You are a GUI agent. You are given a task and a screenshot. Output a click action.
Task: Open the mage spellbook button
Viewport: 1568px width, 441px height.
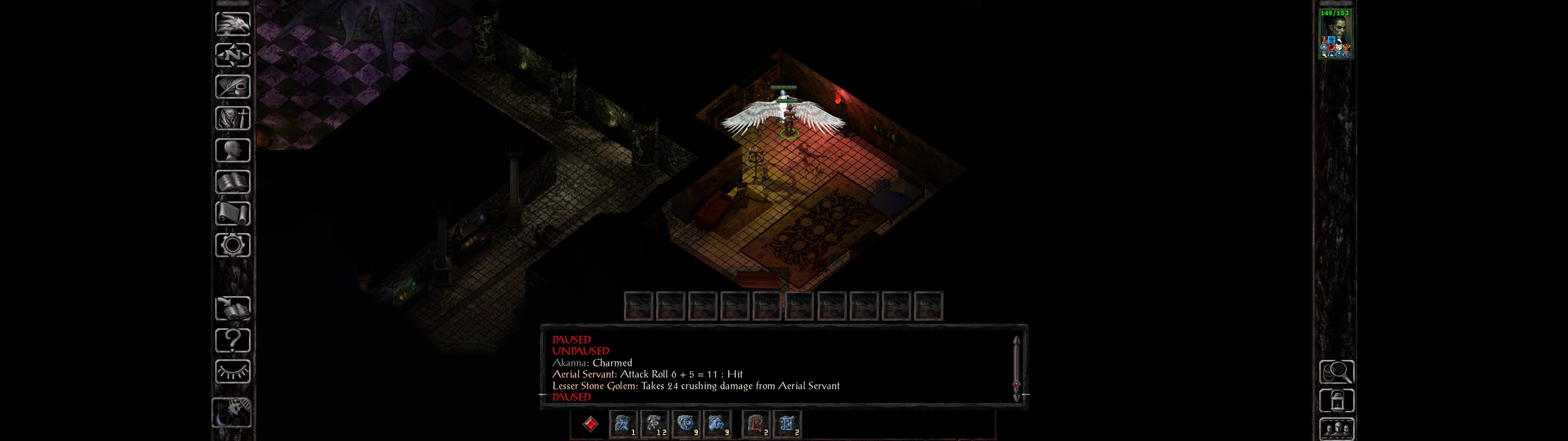[232, 182]
